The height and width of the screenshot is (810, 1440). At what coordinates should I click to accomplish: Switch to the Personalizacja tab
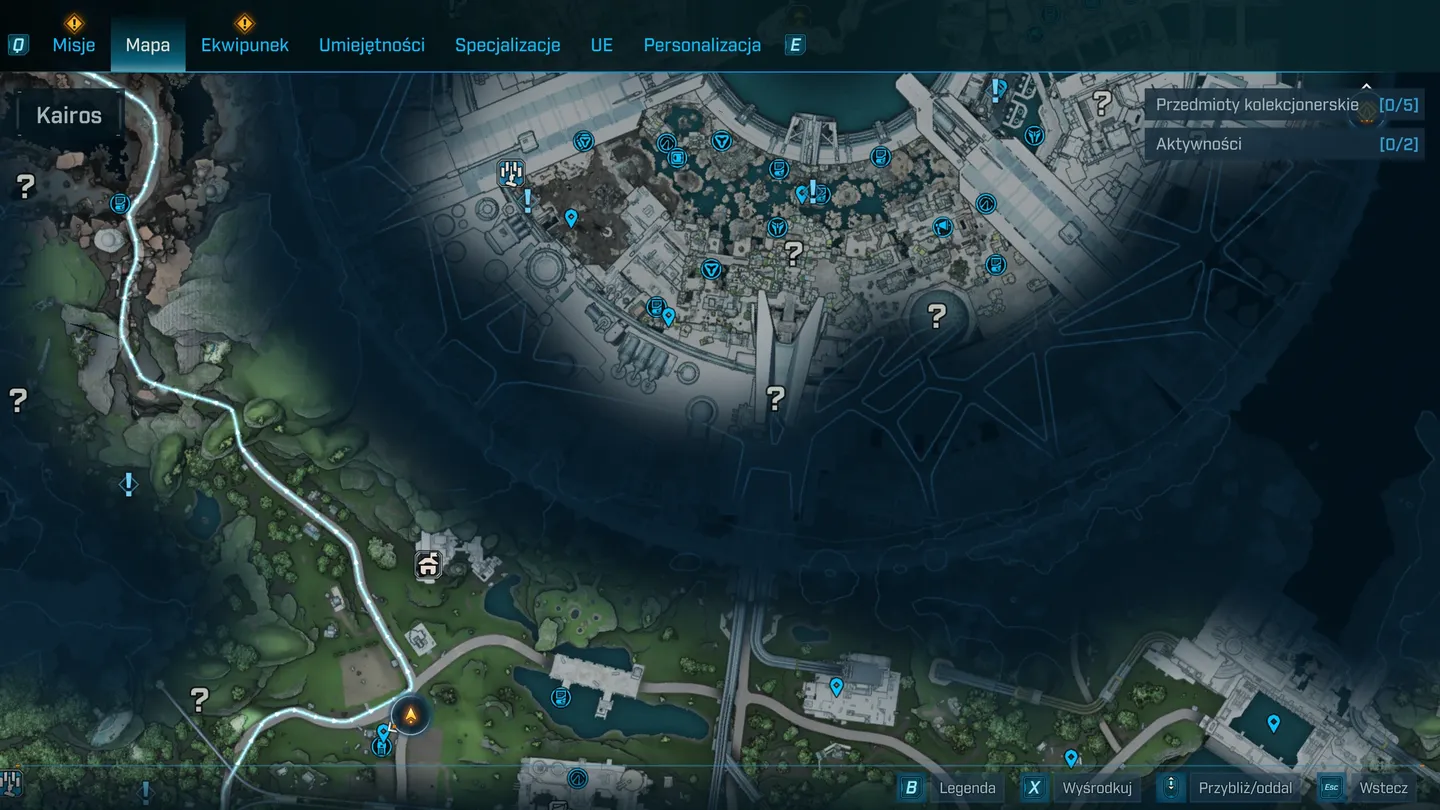[x=702, y=45]
